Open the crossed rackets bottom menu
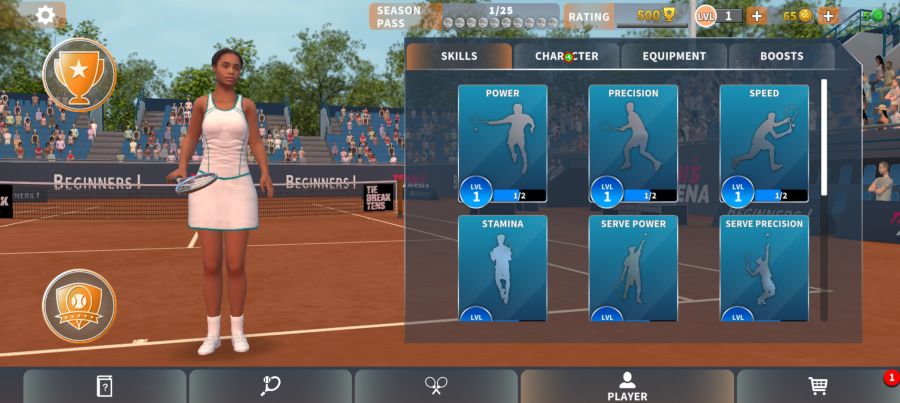The image size is (900, 403). click(x=436, y=386)
